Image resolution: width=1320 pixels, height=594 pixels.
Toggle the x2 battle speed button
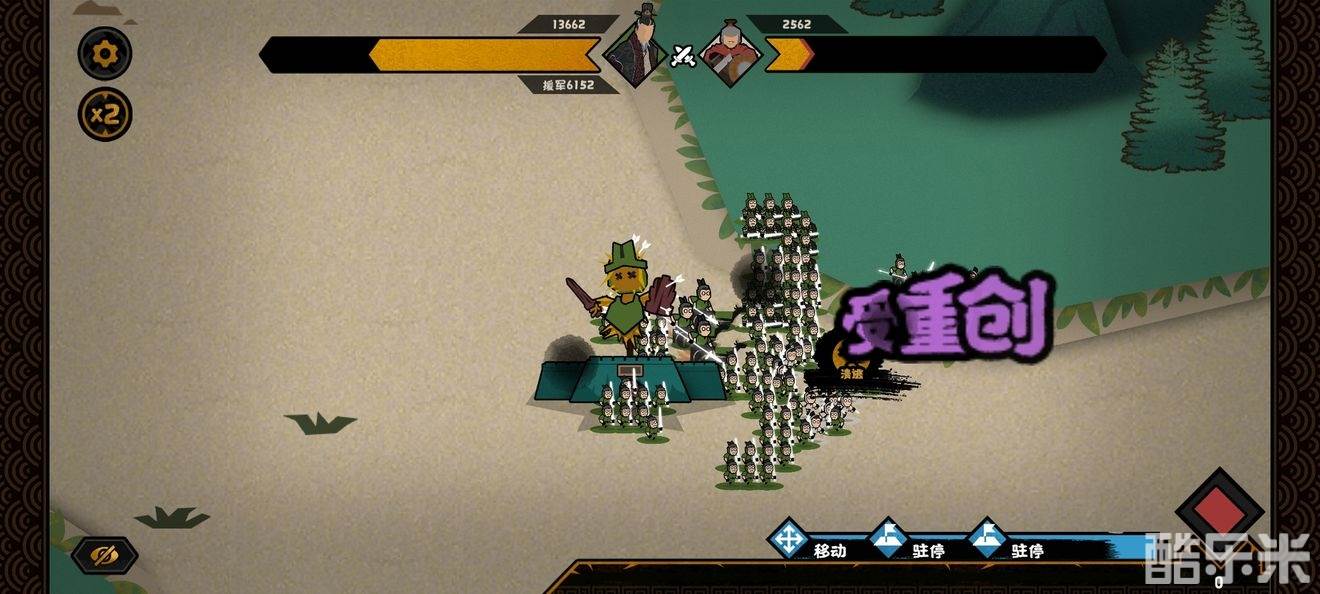(x=105, y=114)
